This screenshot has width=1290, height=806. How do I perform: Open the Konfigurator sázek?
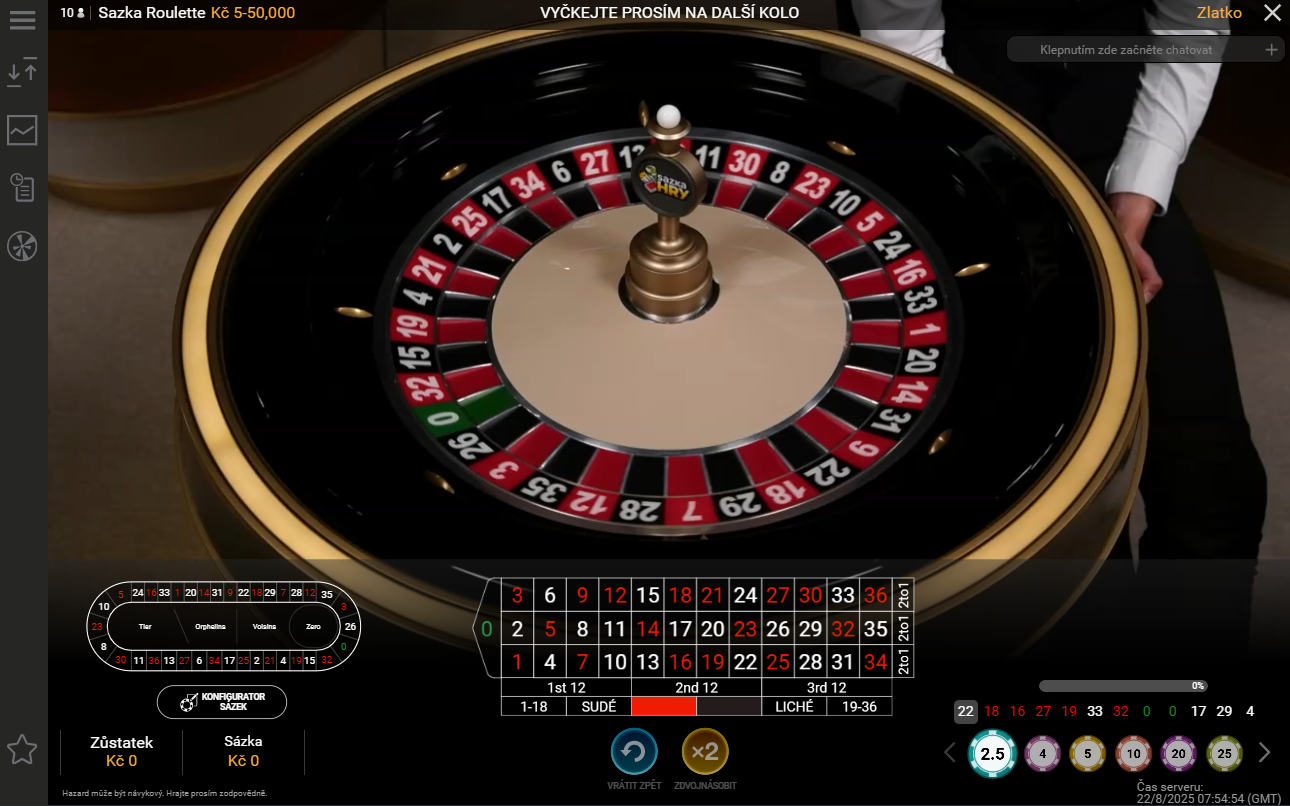click(x=222, y=702)
